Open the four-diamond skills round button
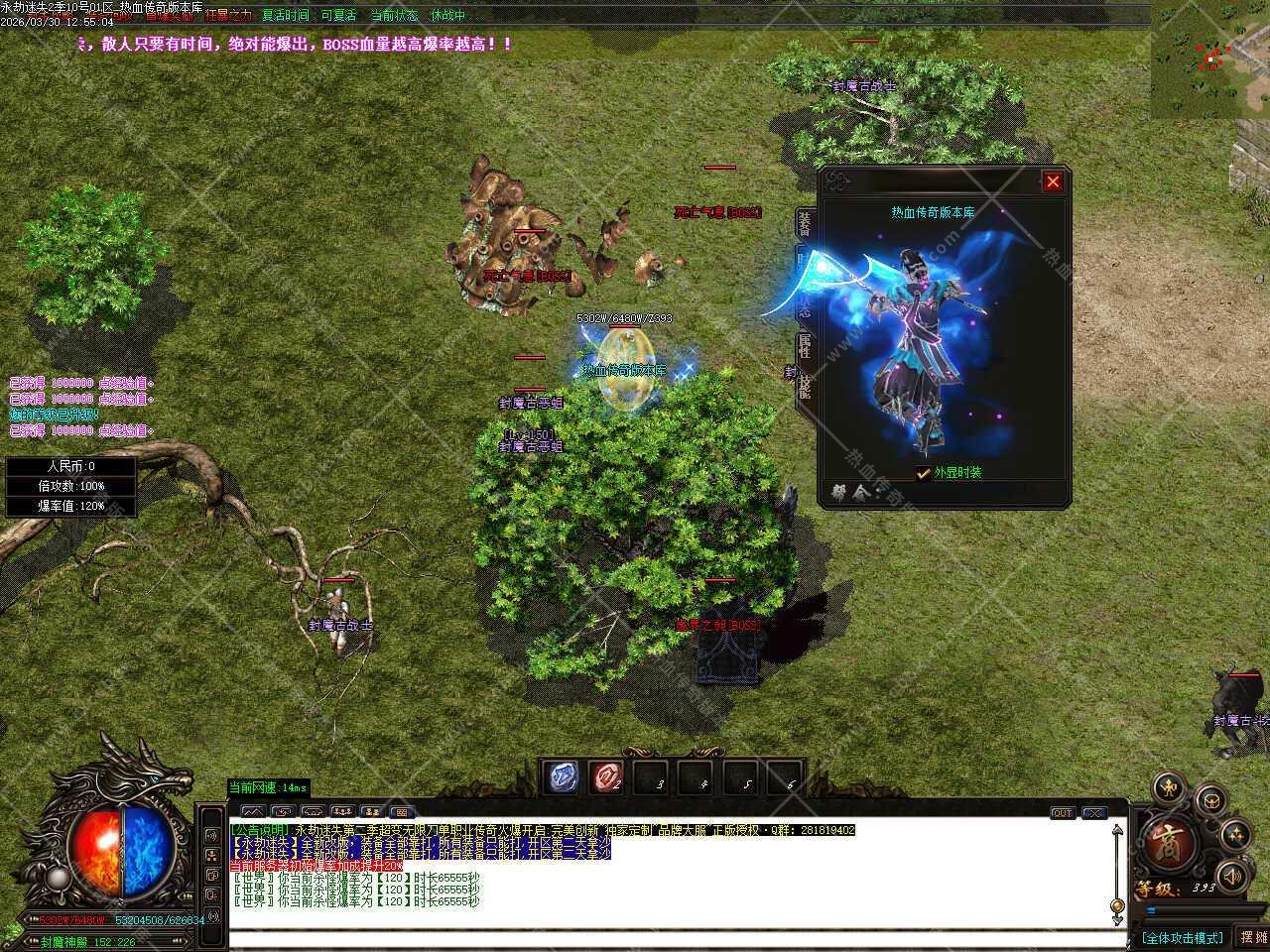The width and height of the screenshot is (1270, 952). [x=1235, y=835]
